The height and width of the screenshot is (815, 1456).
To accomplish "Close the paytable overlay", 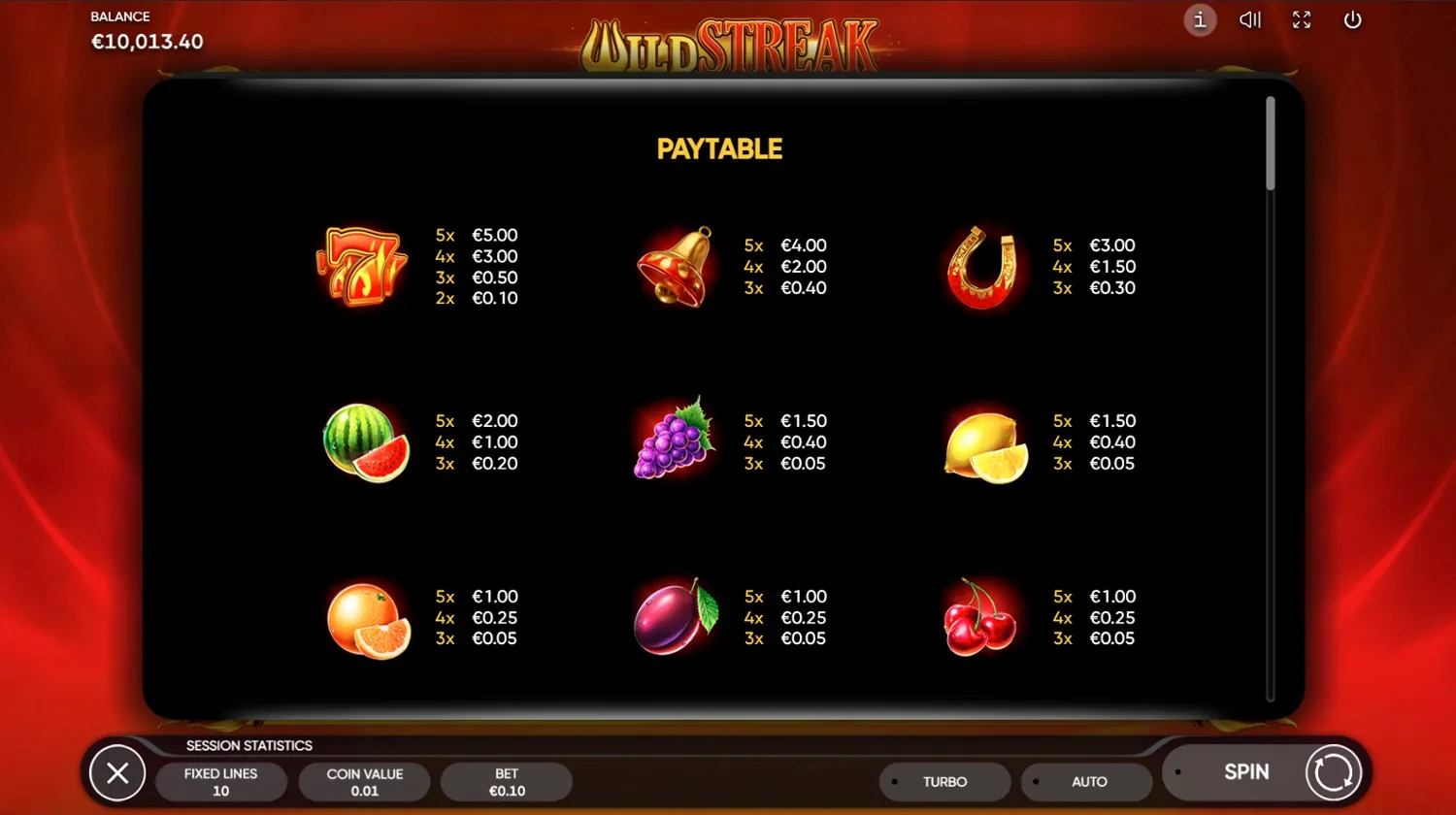I will coord(117,772).
